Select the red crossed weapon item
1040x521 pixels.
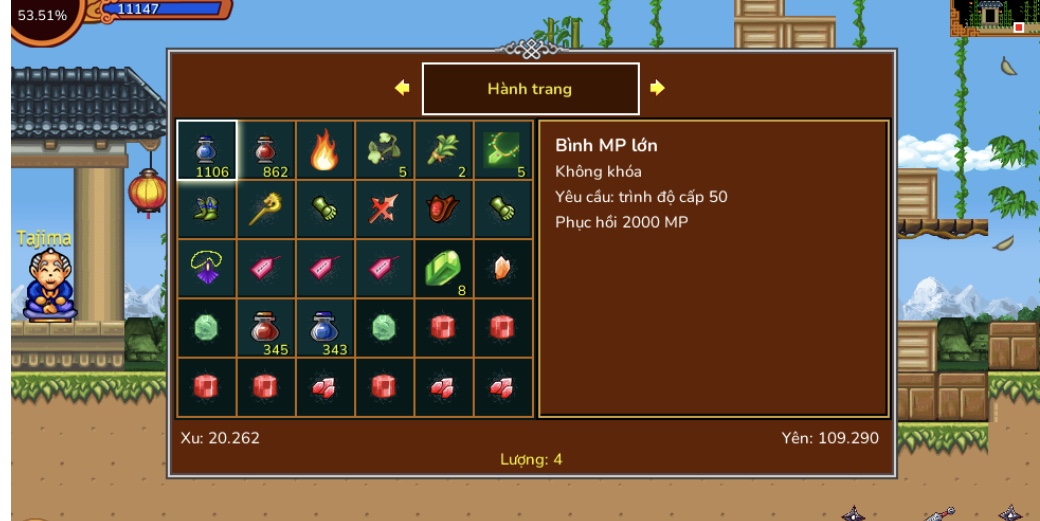(385, 210)
